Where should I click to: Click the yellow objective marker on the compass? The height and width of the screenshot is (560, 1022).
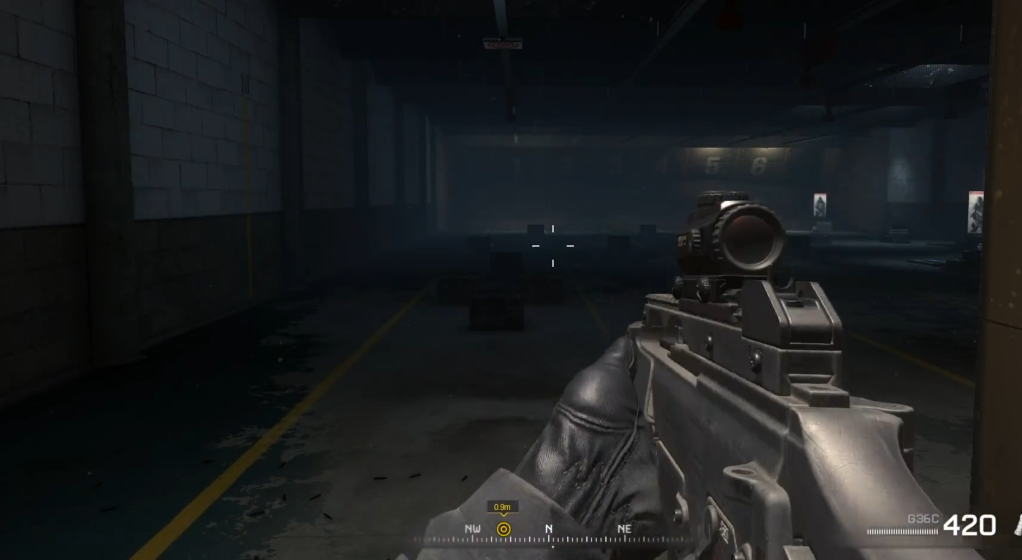(x=503, y=528)
